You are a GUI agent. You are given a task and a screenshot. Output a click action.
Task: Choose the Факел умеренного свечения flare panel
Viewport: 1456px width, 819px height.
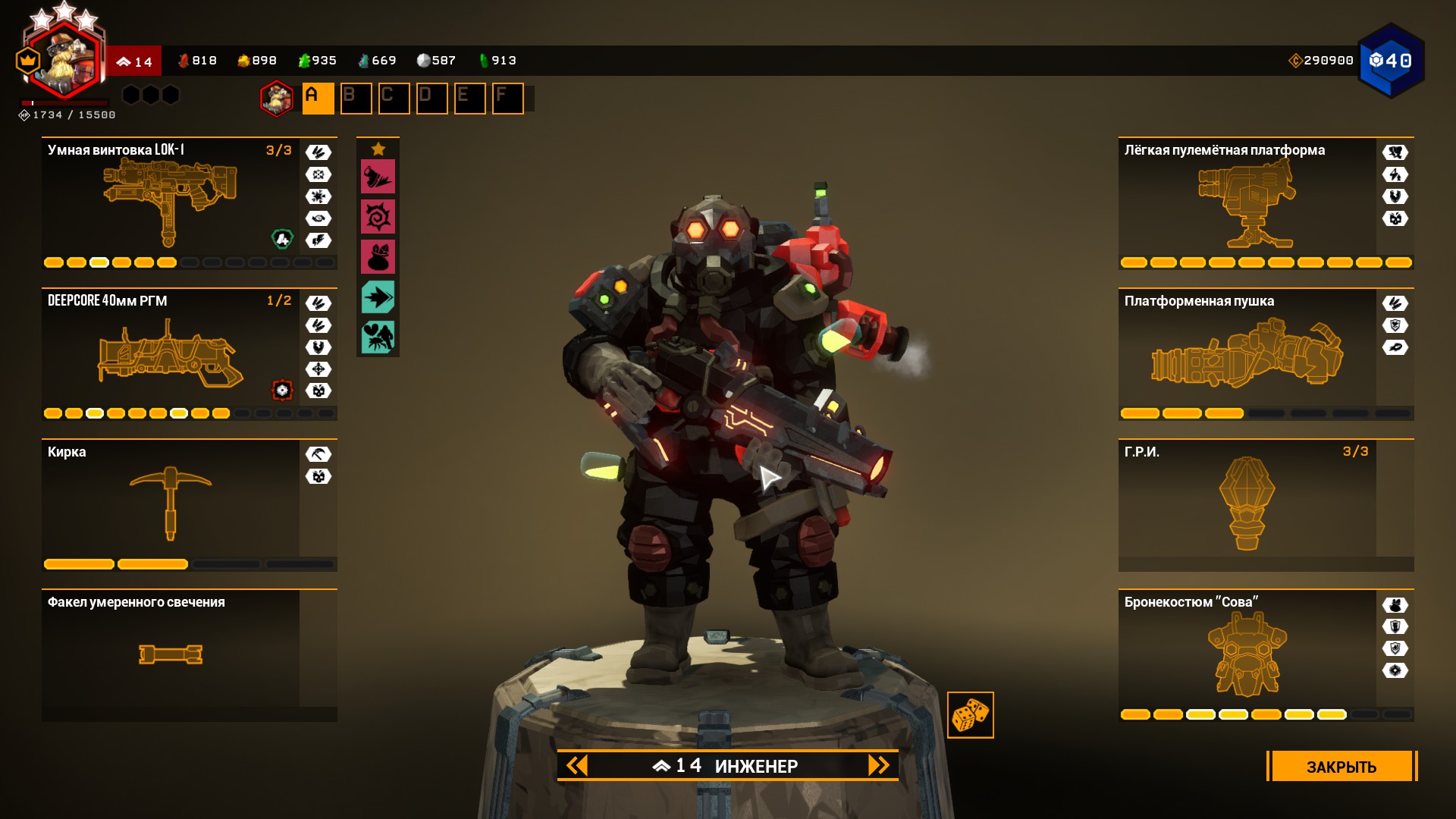click(171, 654)
